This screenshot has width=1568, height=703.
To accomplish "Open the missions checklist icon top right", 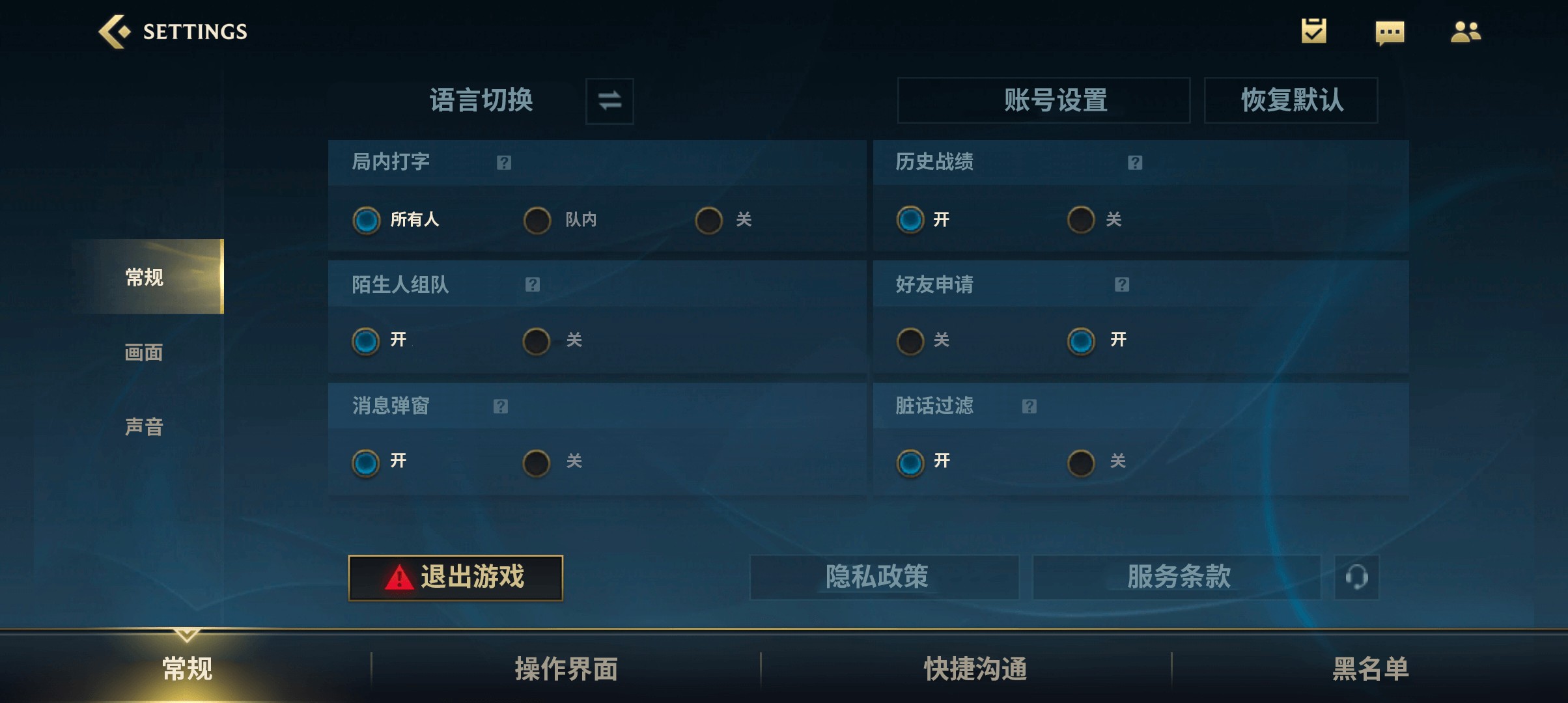I will pyautogui.click(x=1313, y=31).
